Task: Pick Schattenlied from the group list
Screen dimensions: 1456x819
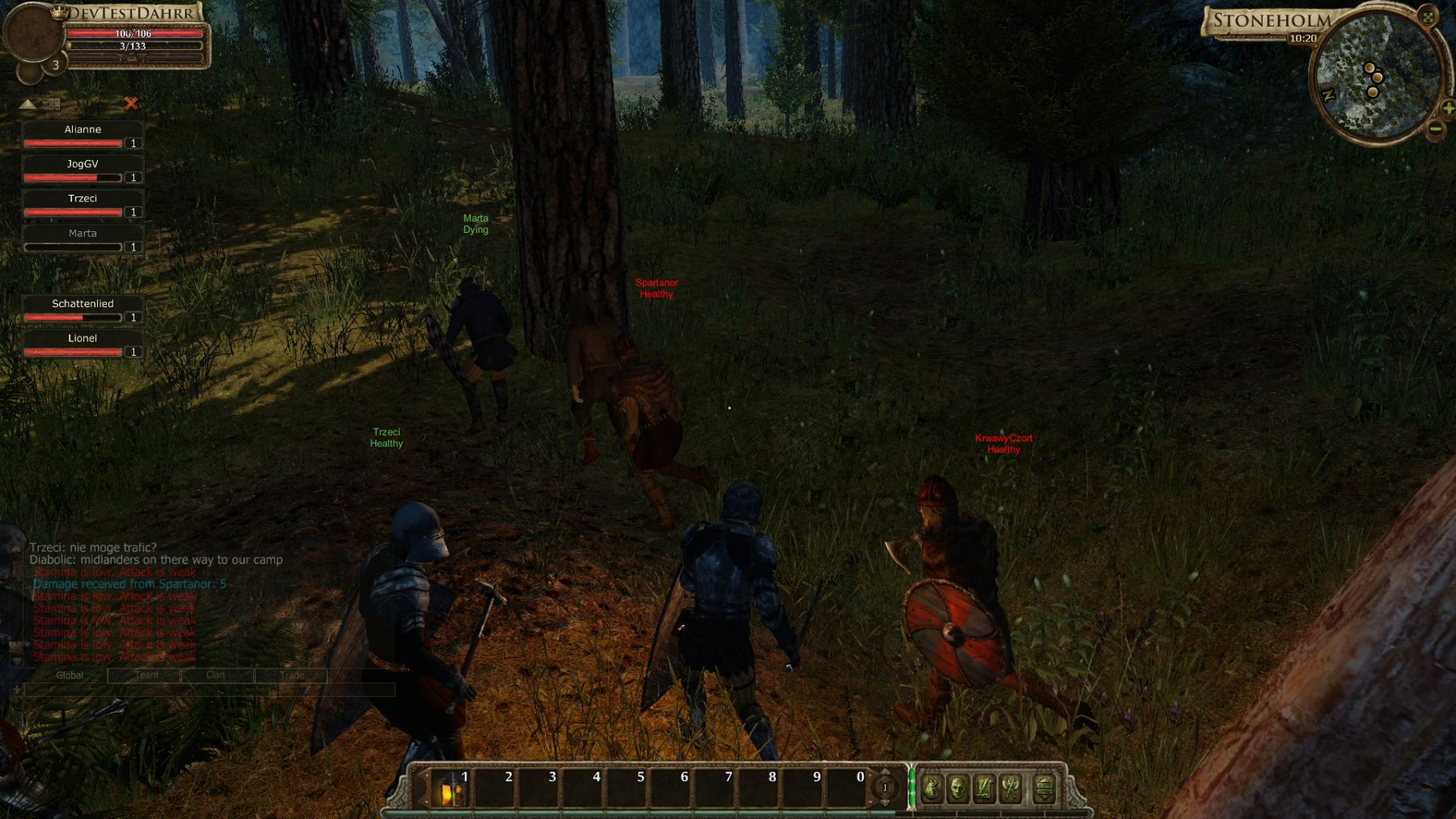Action: point(83,310)
